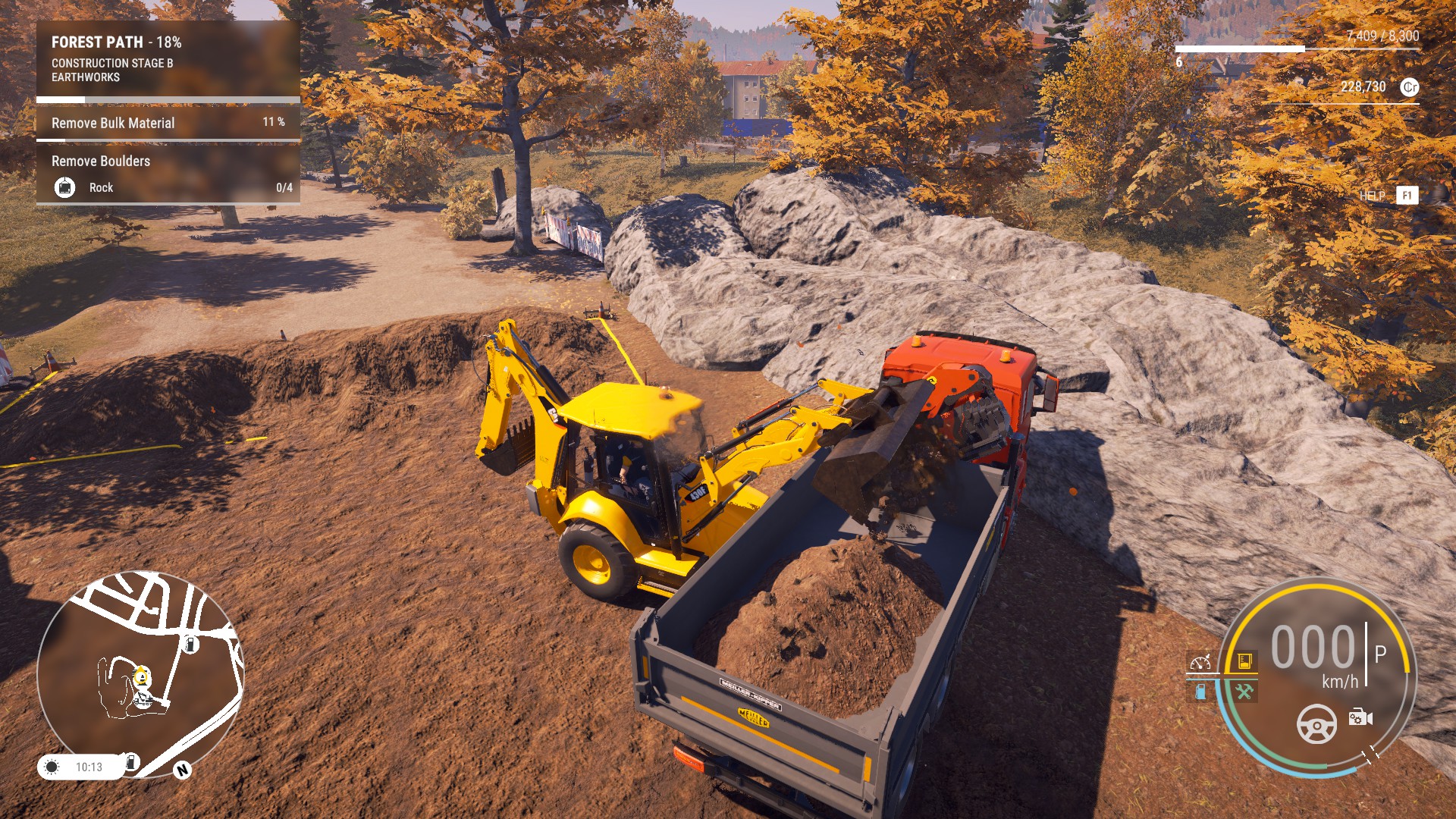Image resolution: width=1456 pixels, height=819 pixels.
Task: Click the yellow load capacity icon
Action: click(x=1244, y=661)
